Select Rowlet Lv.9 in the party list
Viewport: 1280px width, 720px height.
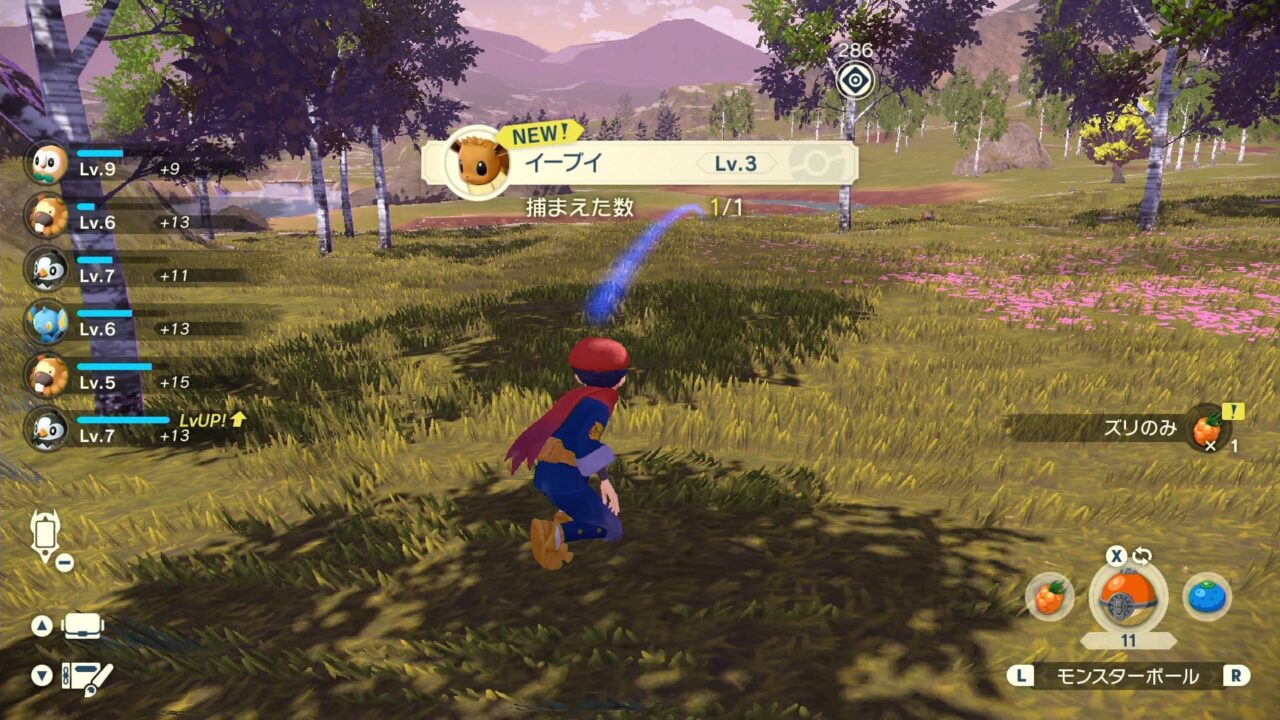[47, 163]
